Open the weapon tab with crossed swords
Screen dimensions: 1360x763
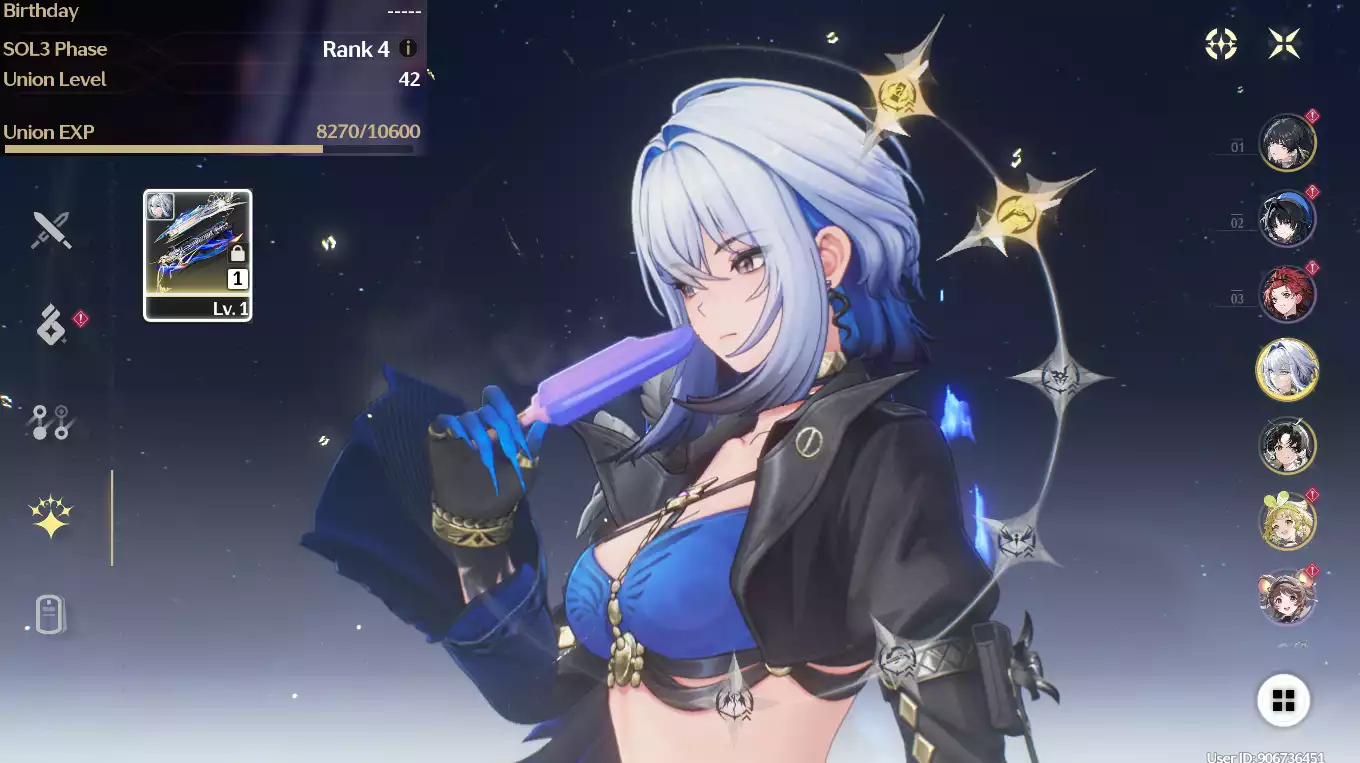pos(51,230)
